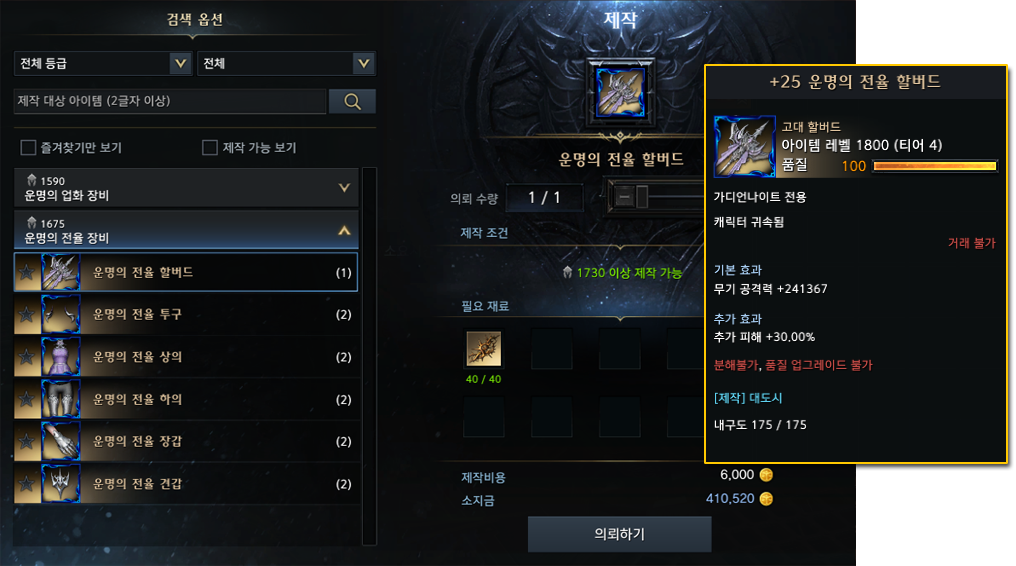Select the 운명의 전율 할버드 recipe
Viewport: 1016px width, 566px height.
tap(186, 272)
